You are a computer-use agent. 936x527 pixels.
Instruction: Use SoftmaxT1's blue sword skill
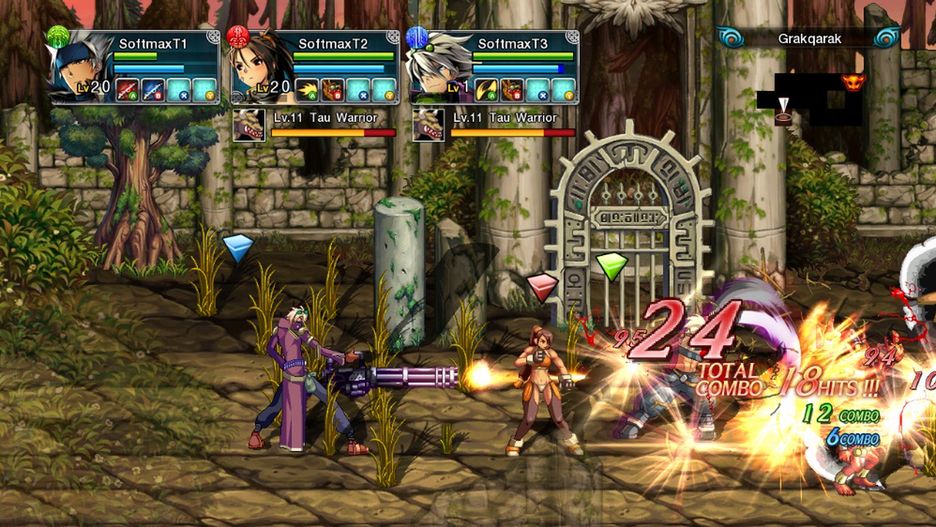click(152, 90)
